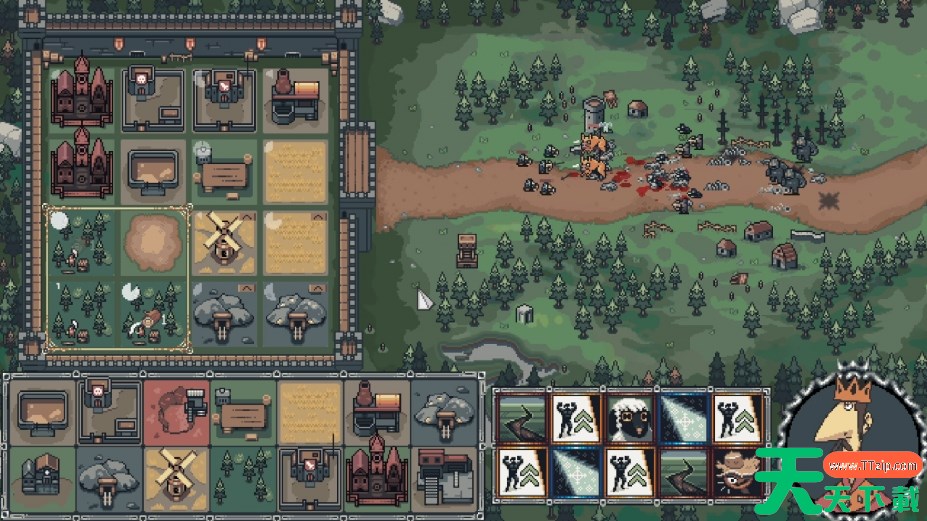The width and height of the screenshot is (927, 521).
Task: Select the skull-banner barracks in the bottom palette
Action: coord(109,410)
